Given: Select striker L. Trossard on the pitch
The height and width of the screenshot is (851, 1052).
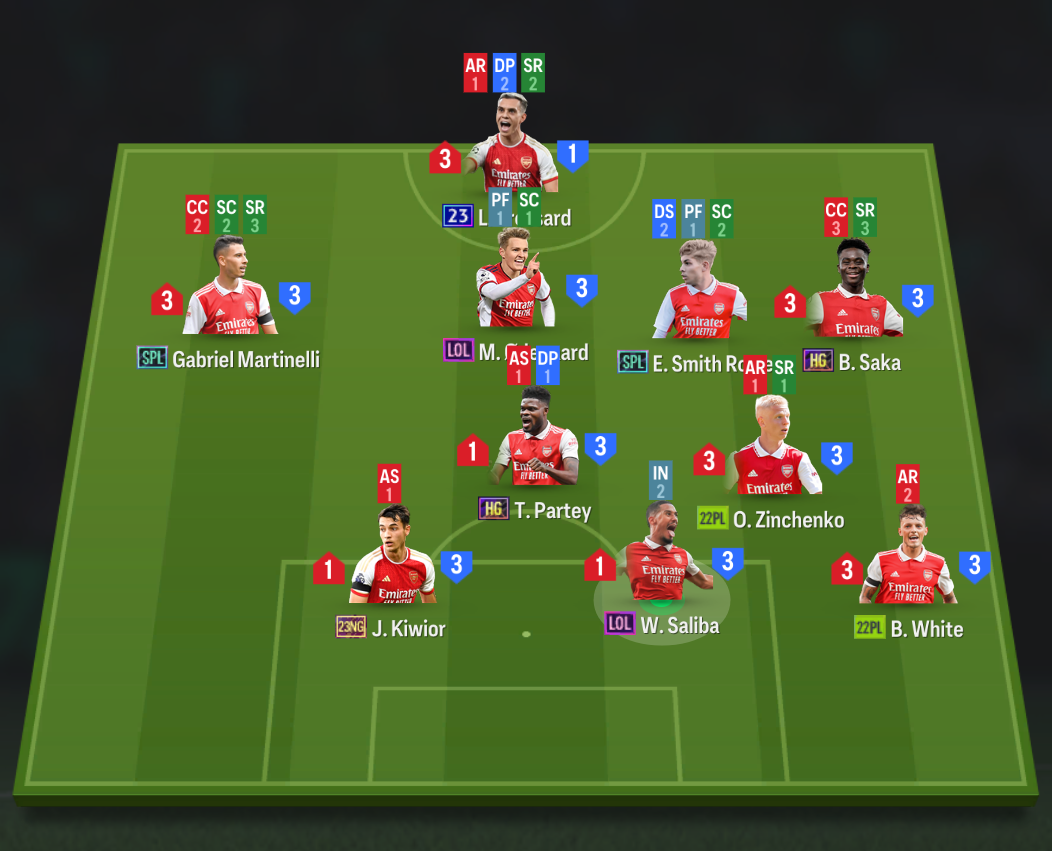Looking at the screenshot, I should (x=514, y=146).
